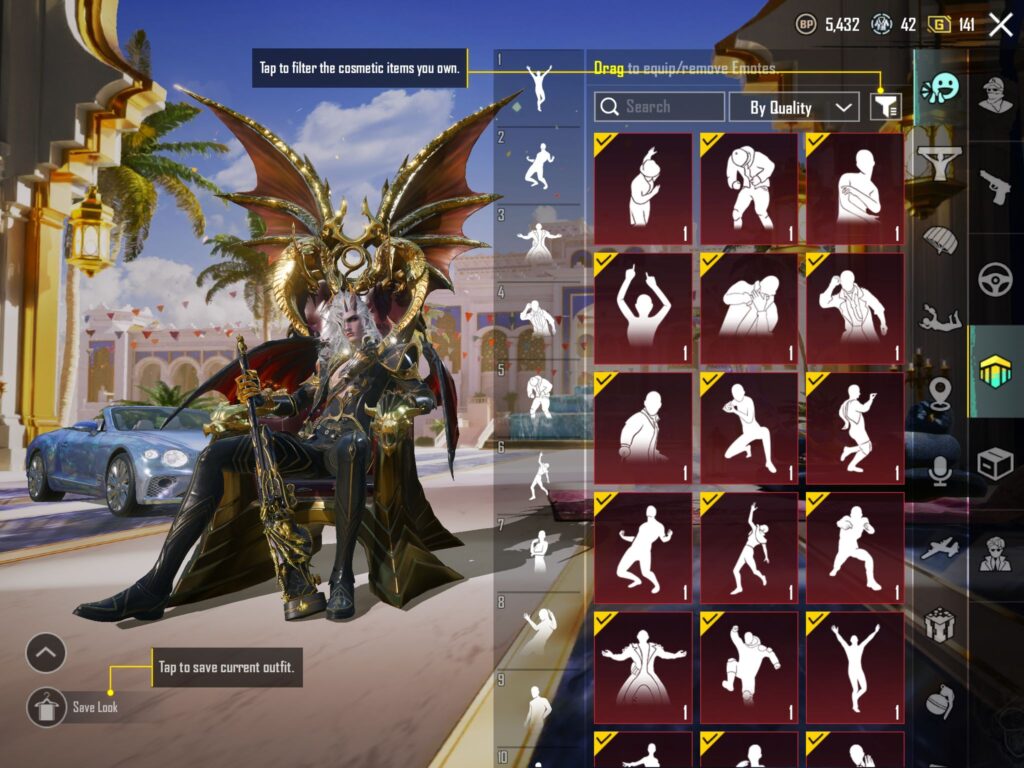Select the both-arms-up emote thumbnail in grid
This screenshot has width=1024, height=768.
pos(643,307)
